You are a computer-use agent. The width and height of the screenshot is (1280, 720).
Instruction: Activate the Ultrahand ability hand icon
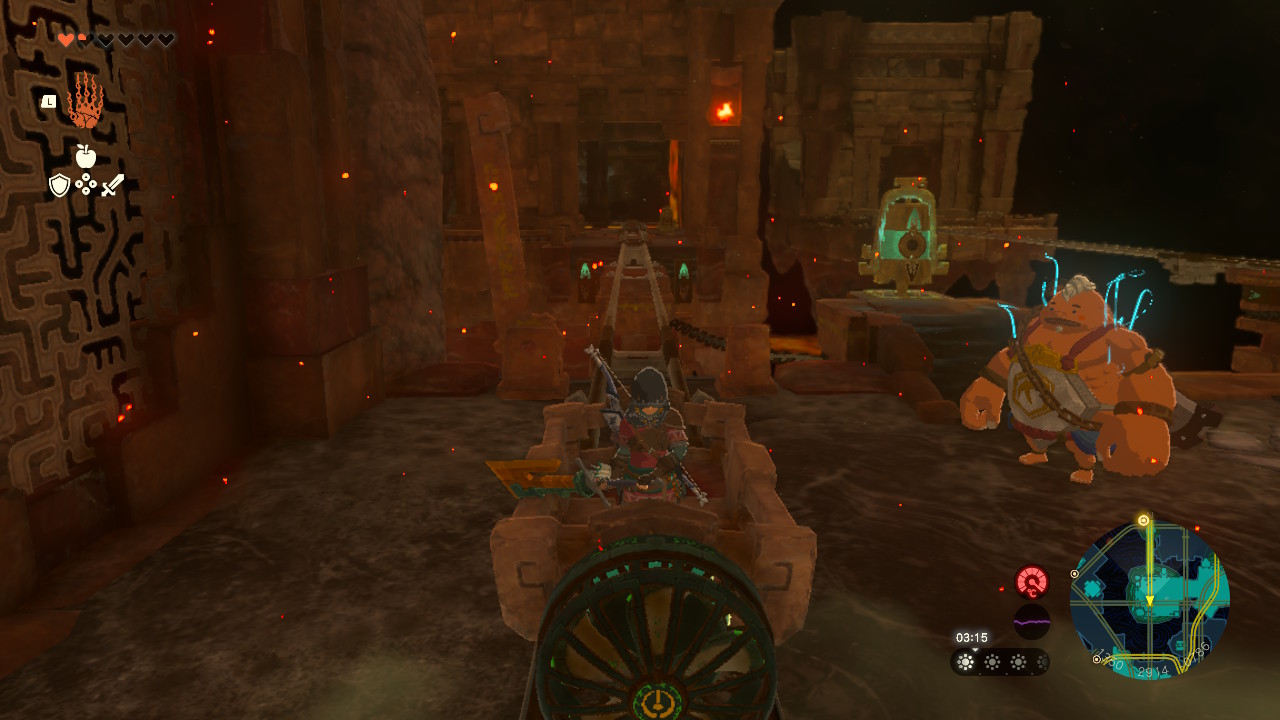tap(85, 101)
